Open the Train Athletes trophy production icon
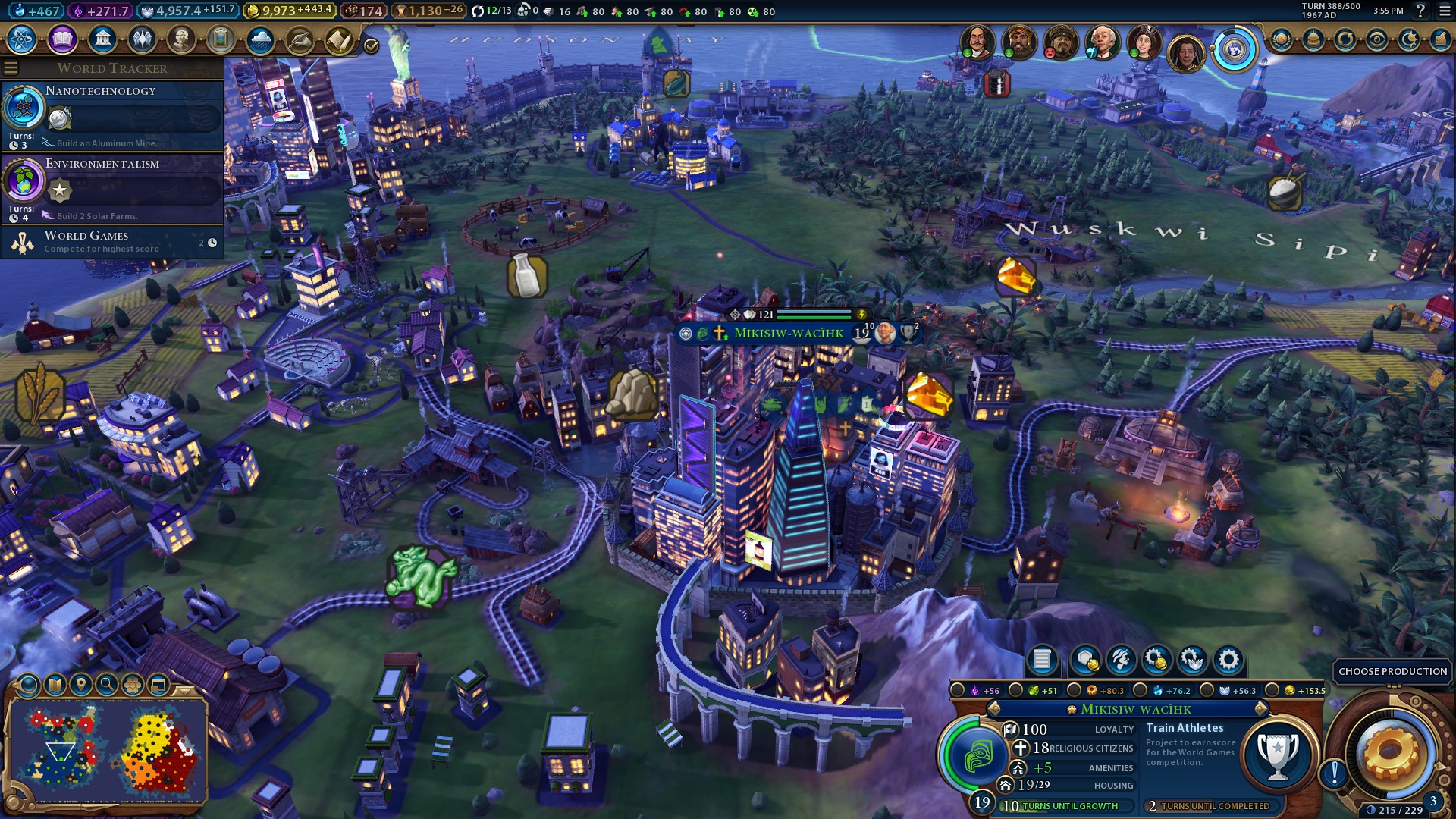Viewport: 1456px width, 819px height. pyautogui.click(x=1279, y=754)
